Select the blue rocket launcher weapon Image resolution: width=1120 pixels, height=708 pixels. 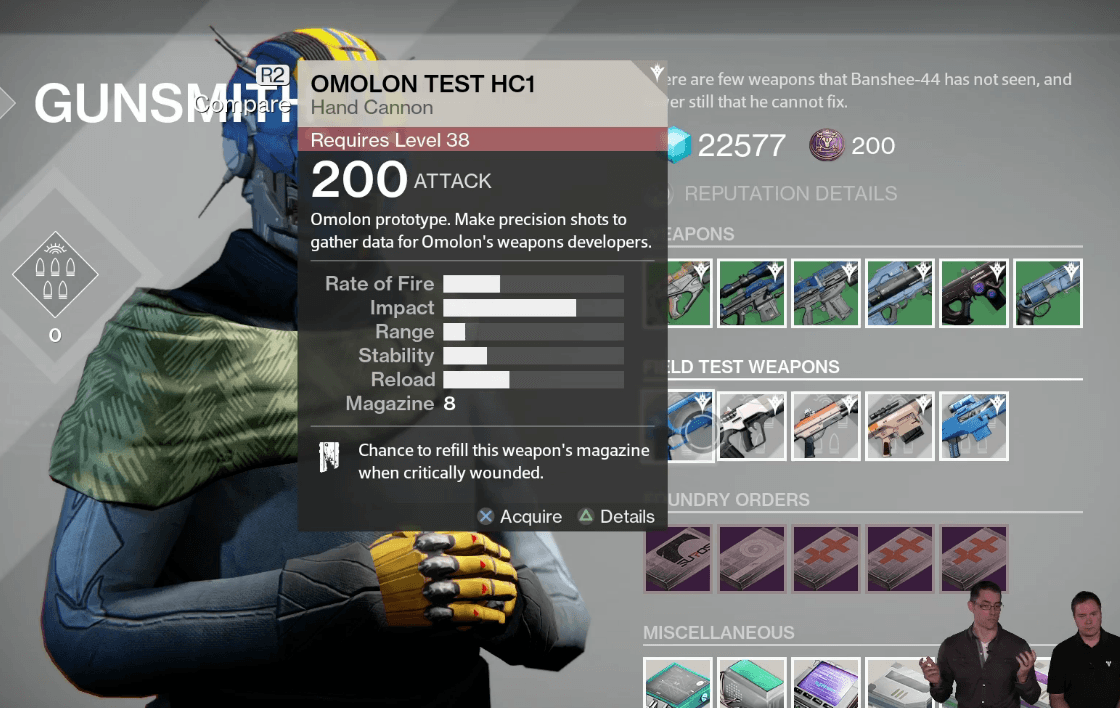click(x=900, y=293)
